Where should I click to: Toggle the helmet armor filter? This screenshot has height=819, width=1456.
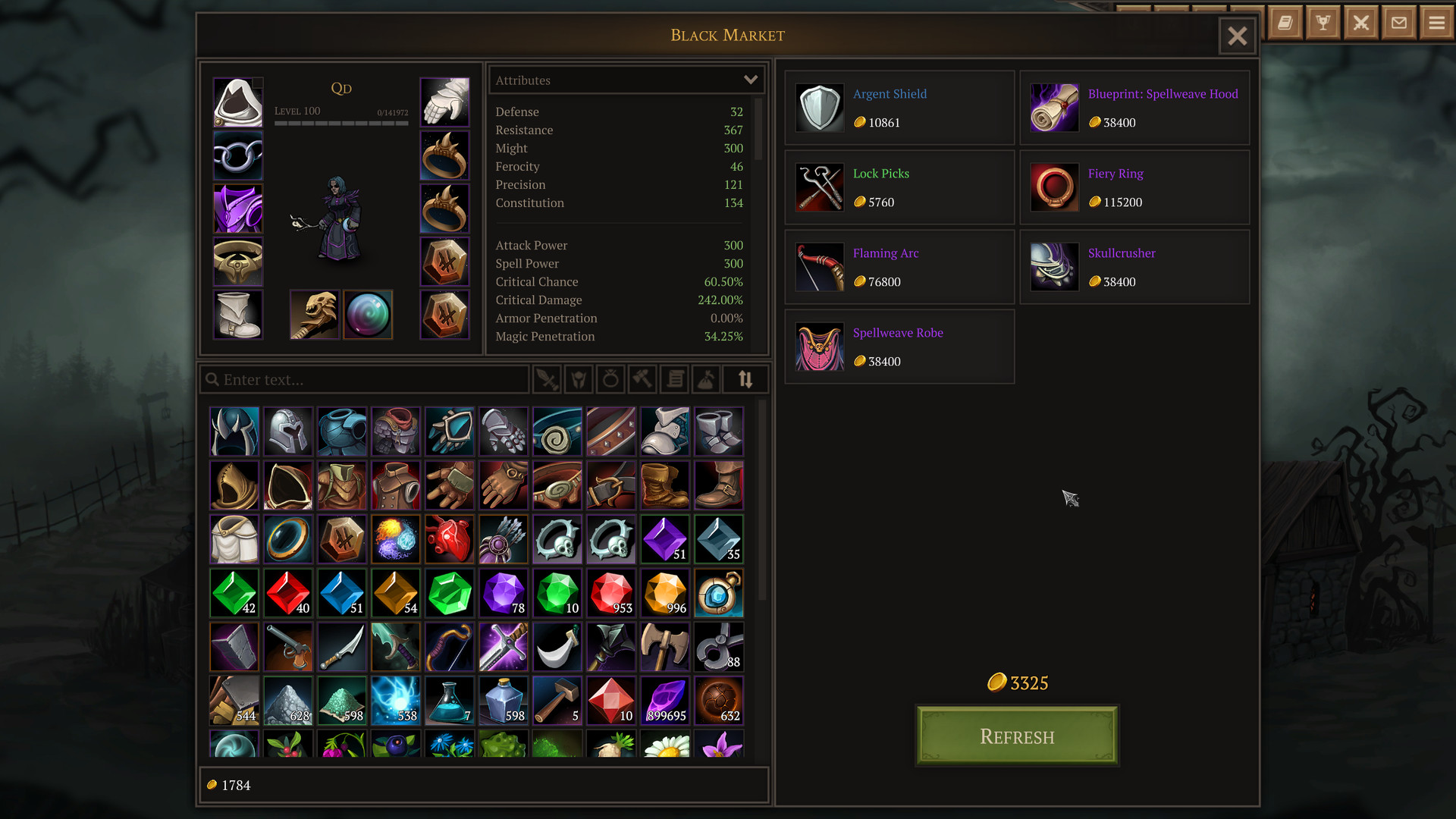pyautogui.click(x=578, y=379)
